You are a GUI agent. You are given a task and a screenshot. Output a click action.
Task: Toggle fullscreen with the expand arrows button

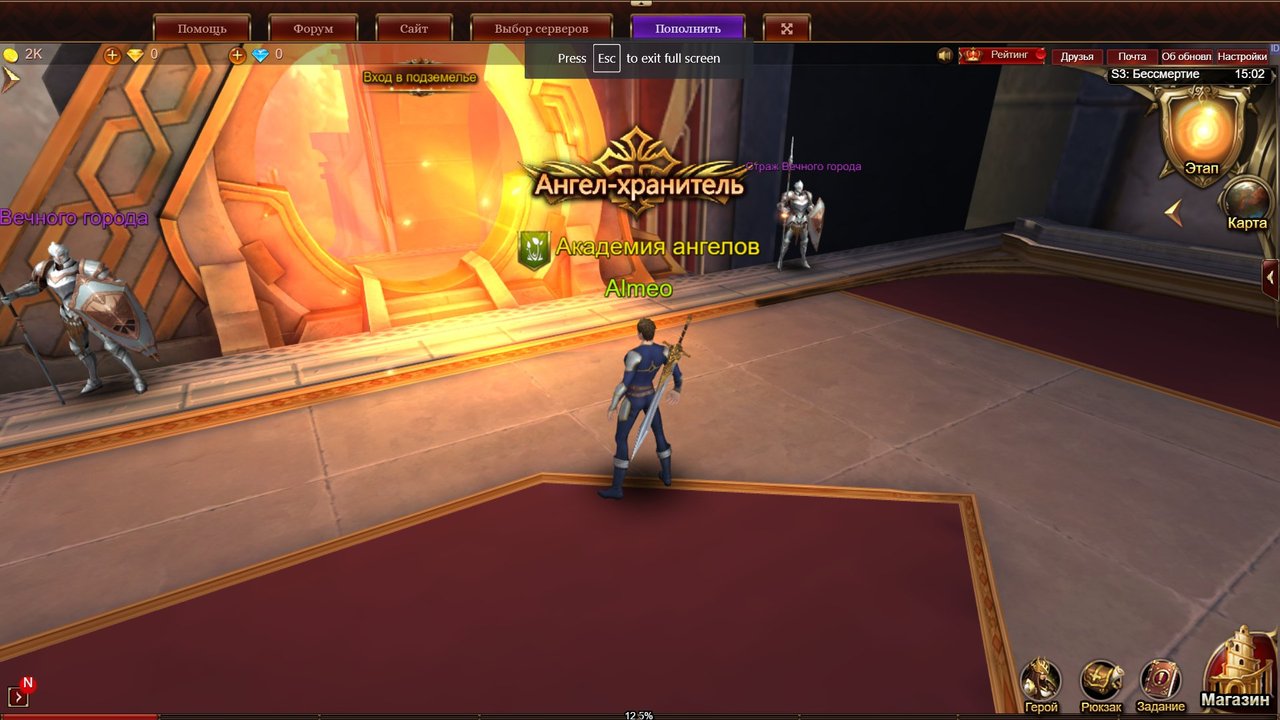pos(787,28)
